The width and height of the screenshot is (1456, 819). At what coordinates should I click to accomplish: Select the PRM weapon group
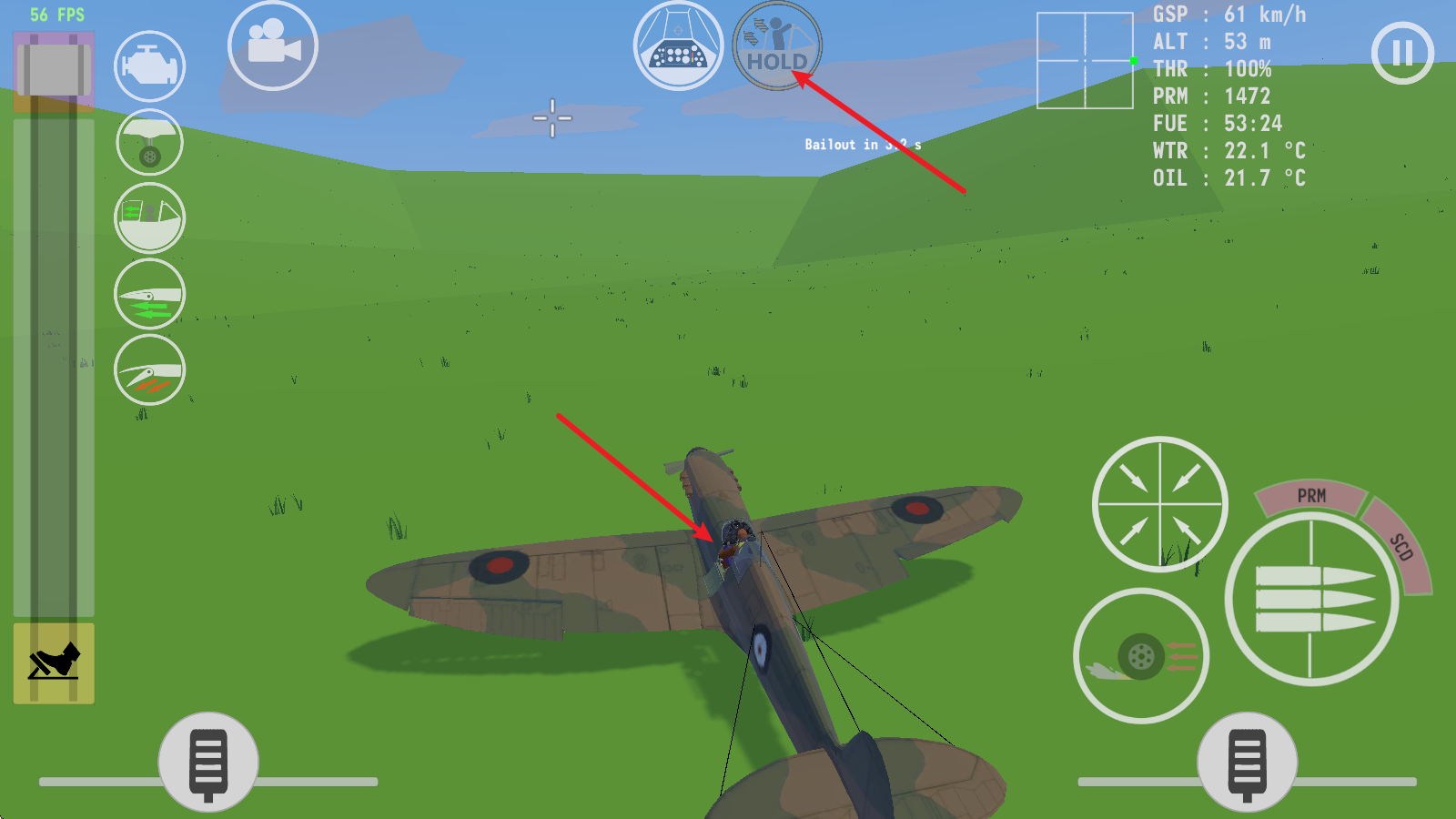click(x=1310, y=496)
